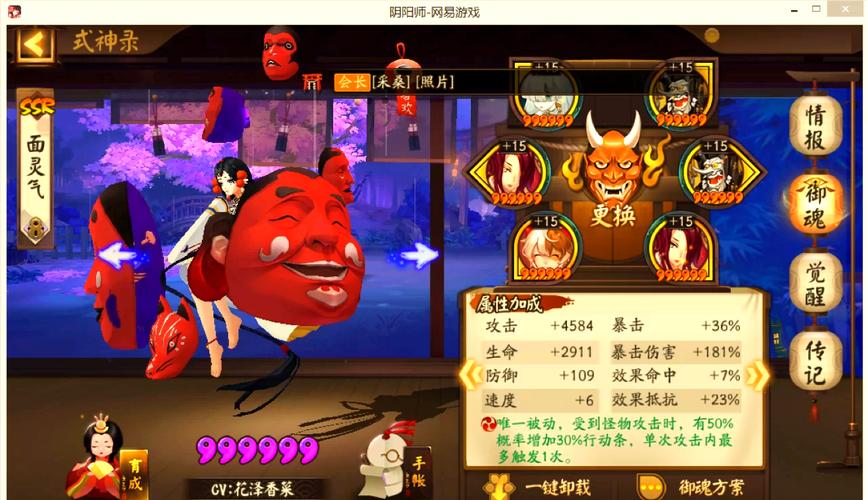Open 御魂方案 soul presets
Screen dimensions: 867x500
point(698,487)
